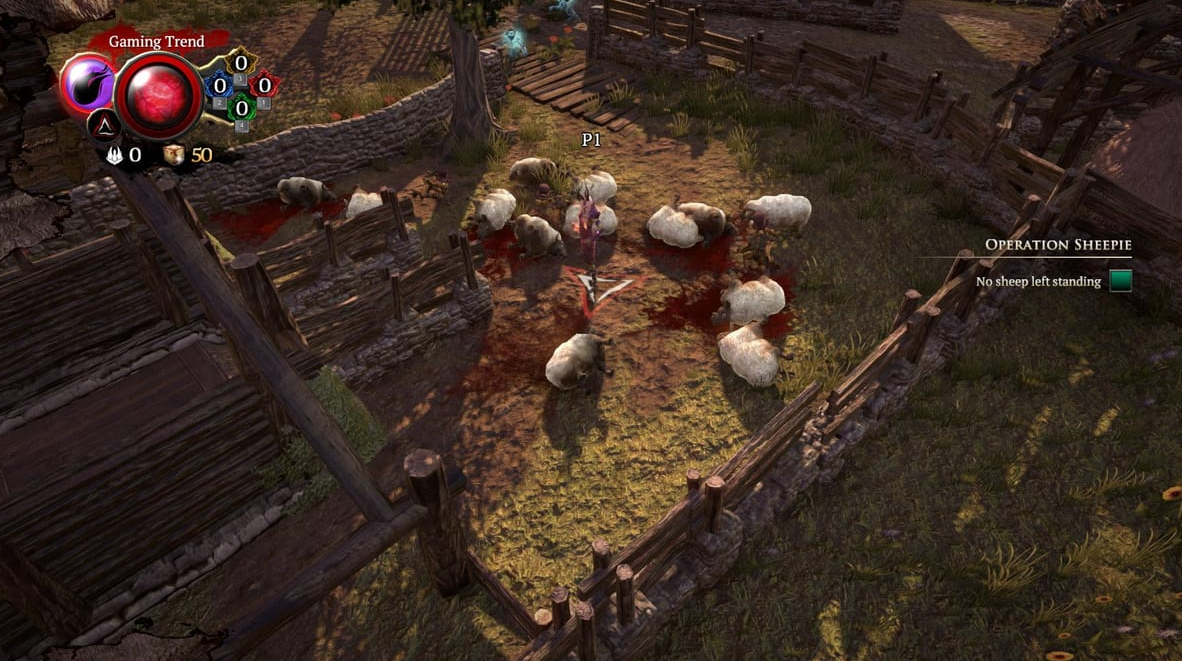Screen dimensions: 1182x661
Task: Choose the red minion gem counter
Action: point(264,86)
